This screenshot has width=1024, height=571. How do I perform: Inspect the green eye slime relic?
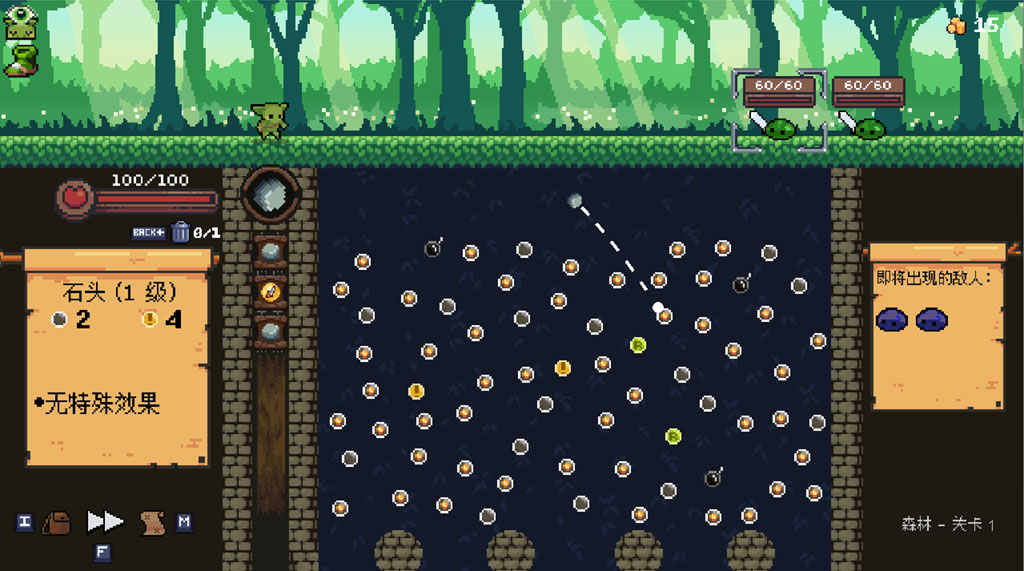[19, 24]
